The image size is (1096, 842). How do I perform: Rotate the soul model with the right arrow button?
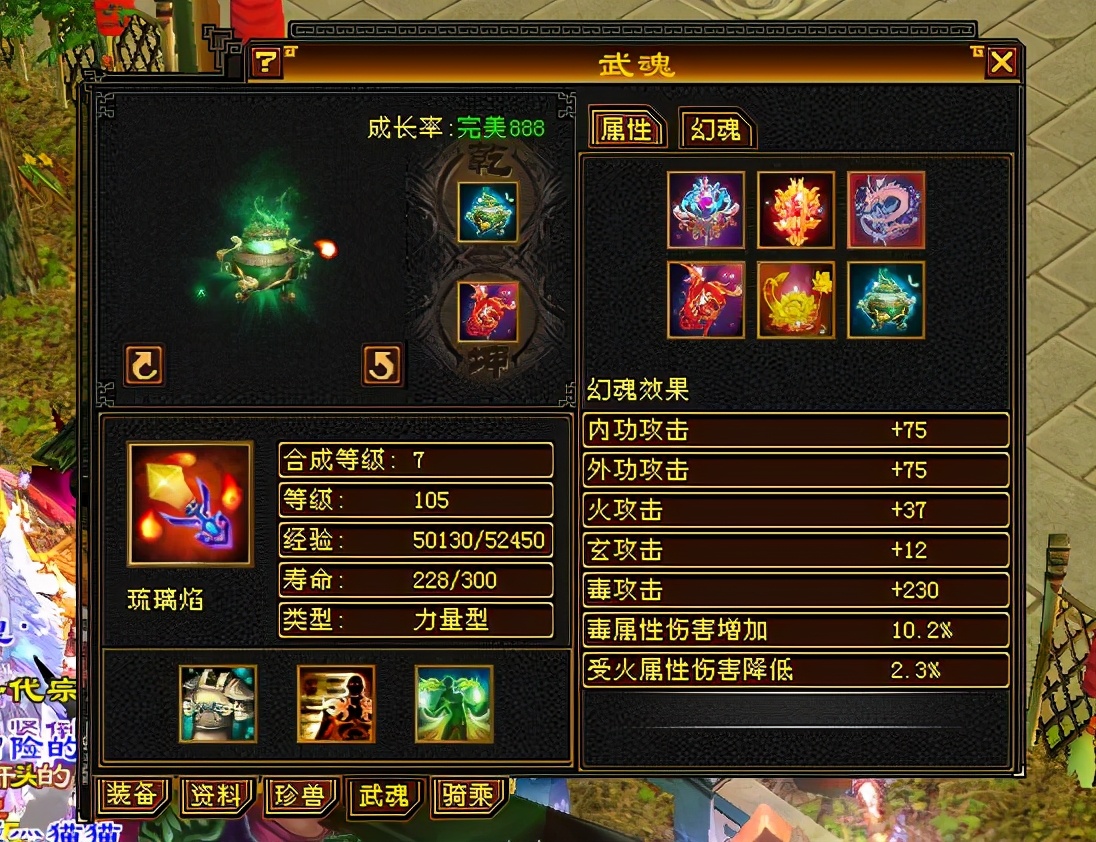click(382, 365)
